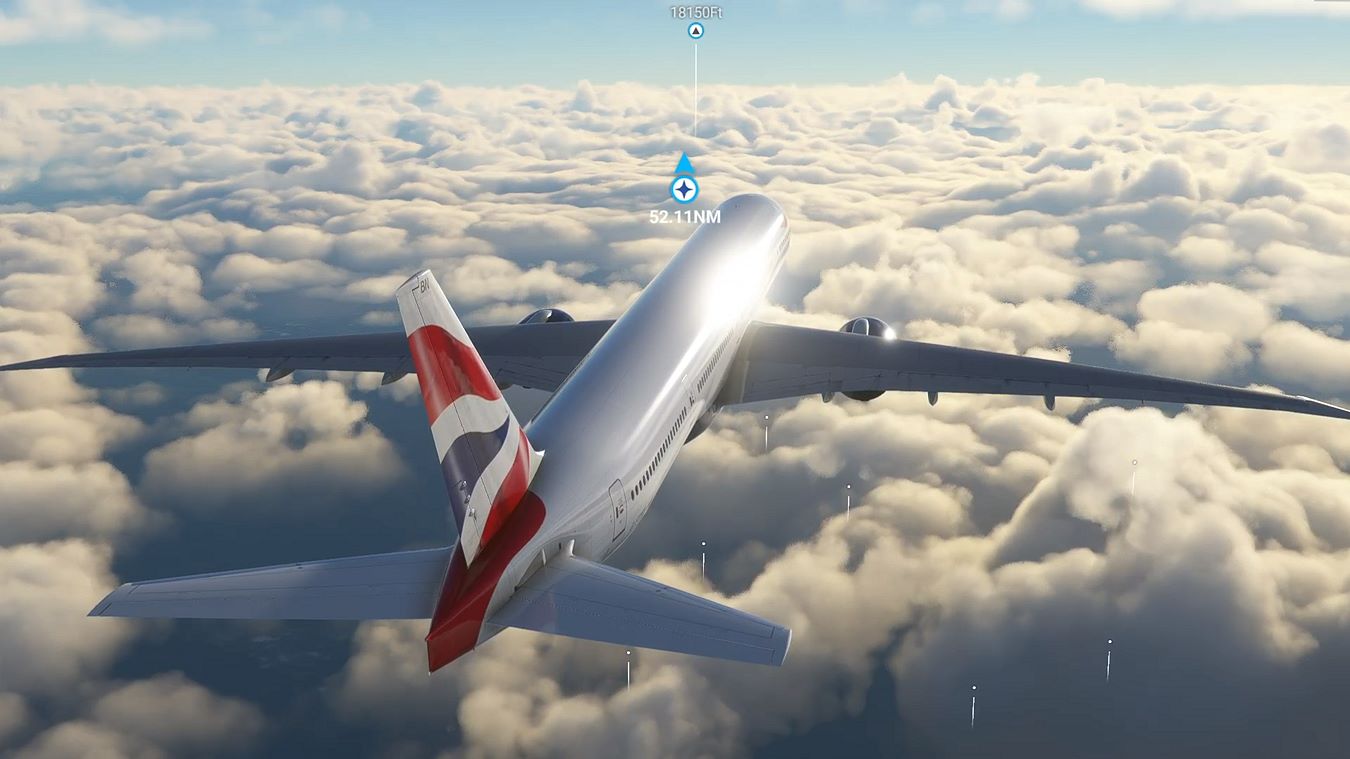Select the POI dot below the right wing
Image resolution: width=1350 pixels, height=759 pixels.
coord(848,486)
